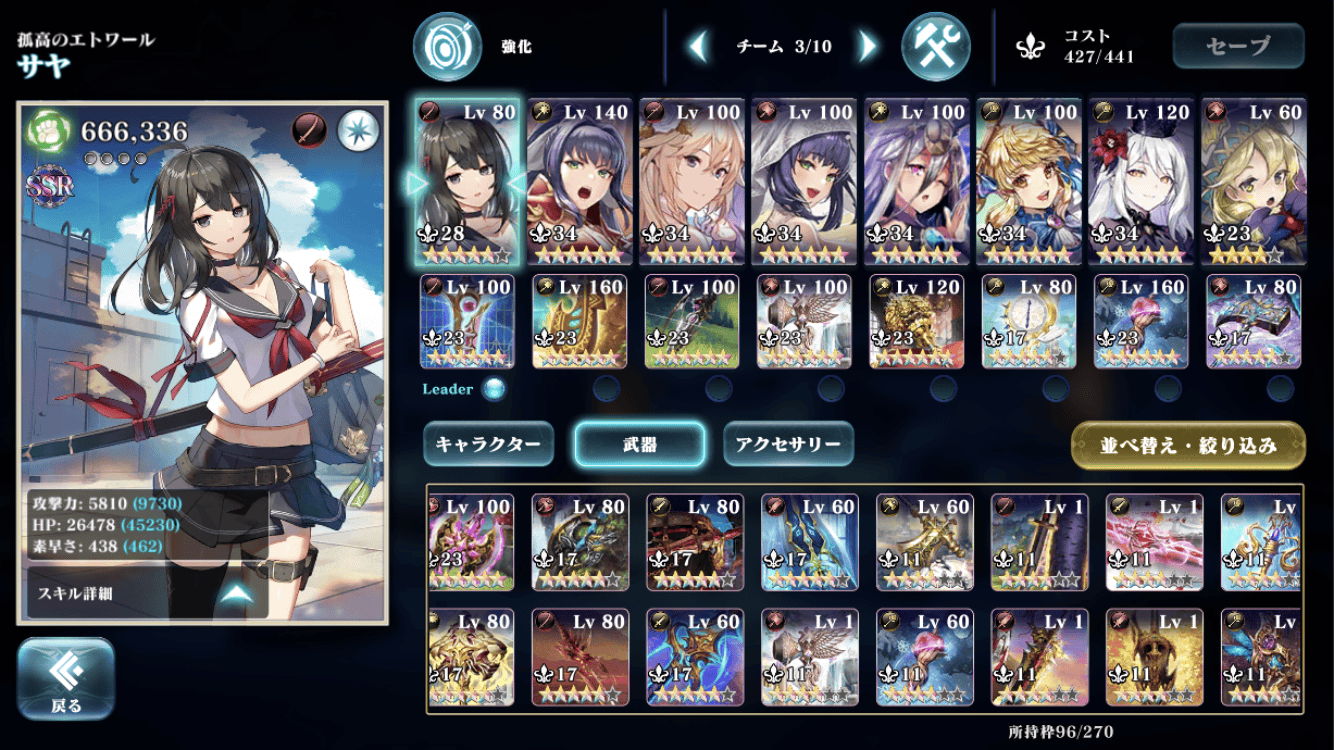1334x750 pixels.
Task: Toggle the Leader indicator dot
Action: tap(494, 389)
